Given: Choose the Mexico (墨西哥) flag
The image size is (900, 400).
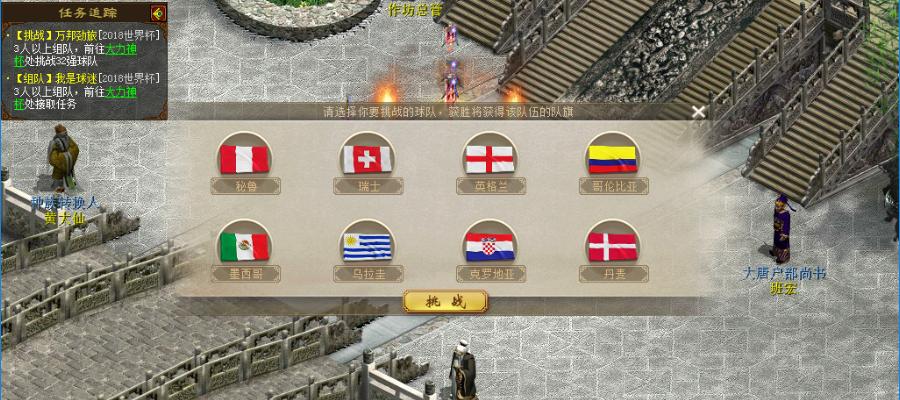Looking at the screenshot, I should coord(246,246).
